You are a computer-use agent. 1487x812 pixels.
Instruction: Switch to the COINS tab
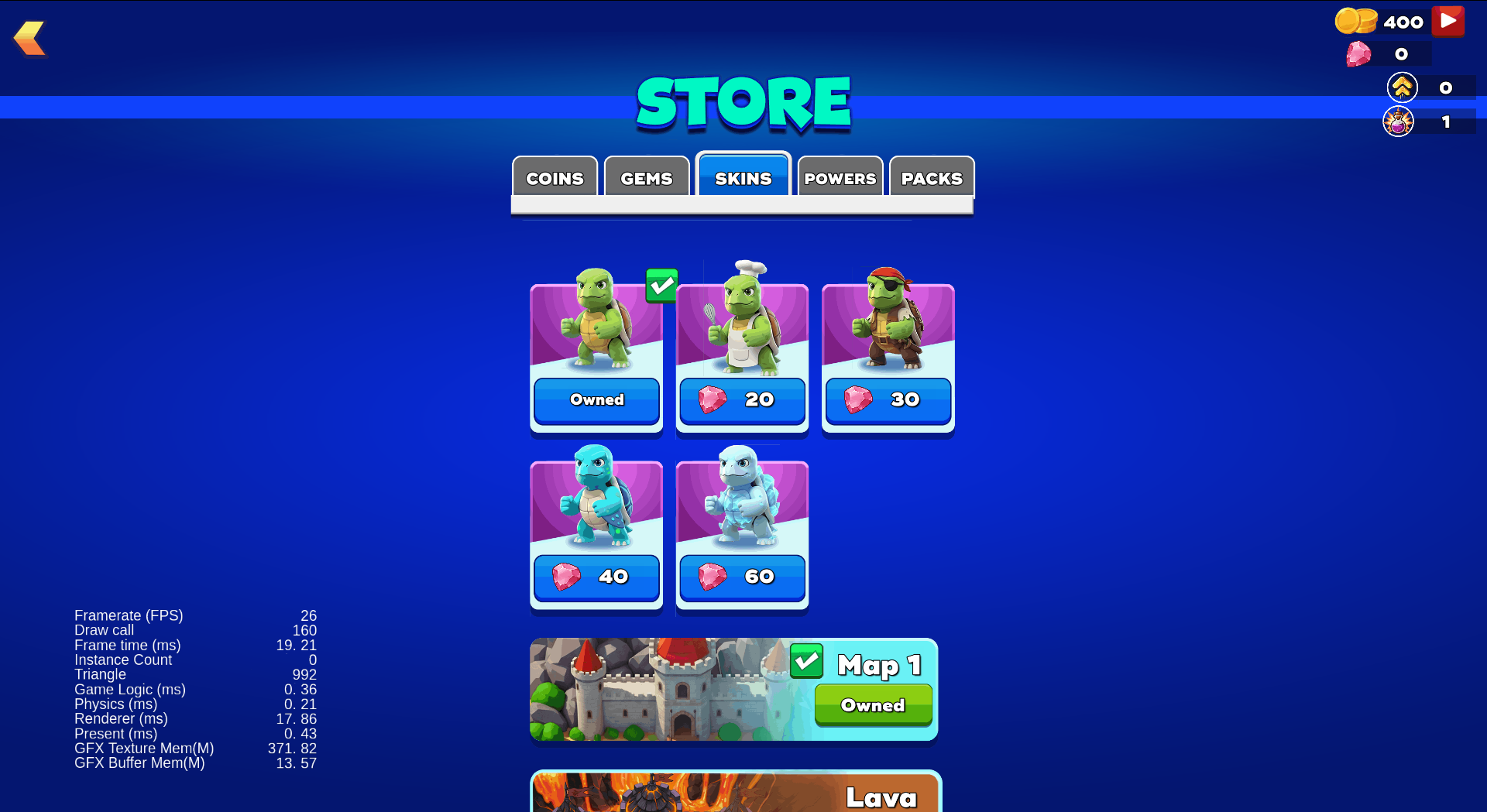click(x=555, y=178)
